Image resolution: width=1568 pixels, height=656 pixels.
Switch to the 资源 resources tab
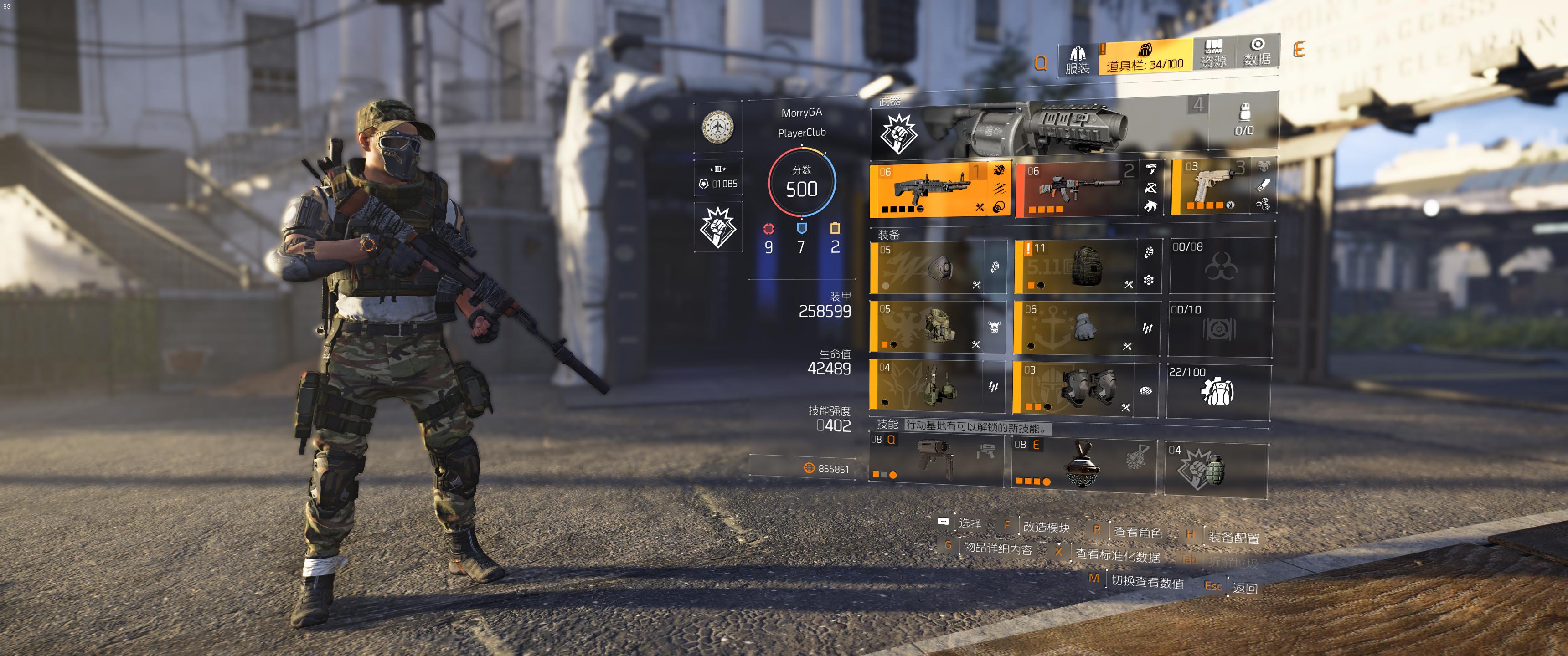pos(1212,54)
